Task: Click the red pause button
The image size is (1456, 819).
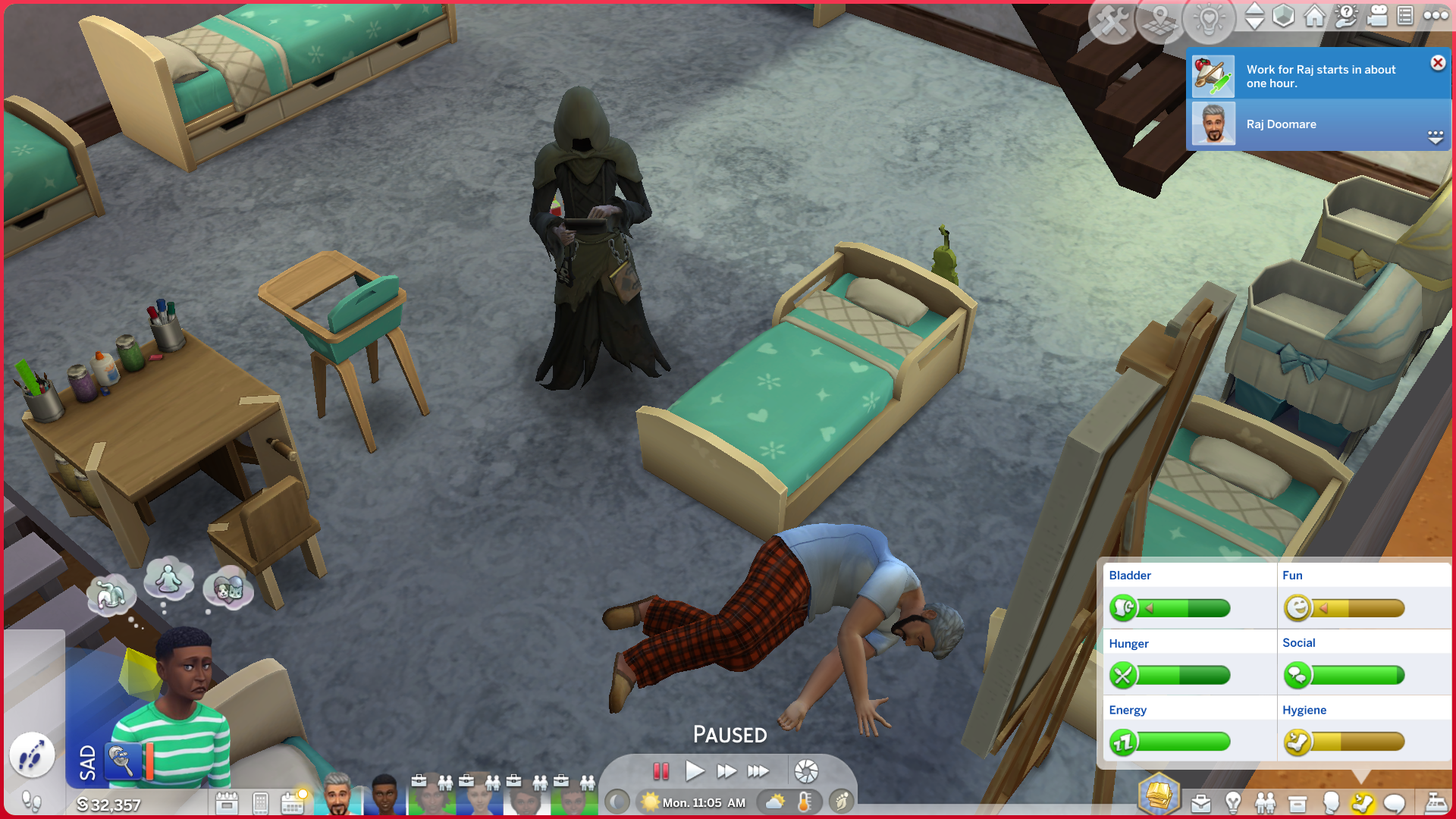Action: point(661,771)
